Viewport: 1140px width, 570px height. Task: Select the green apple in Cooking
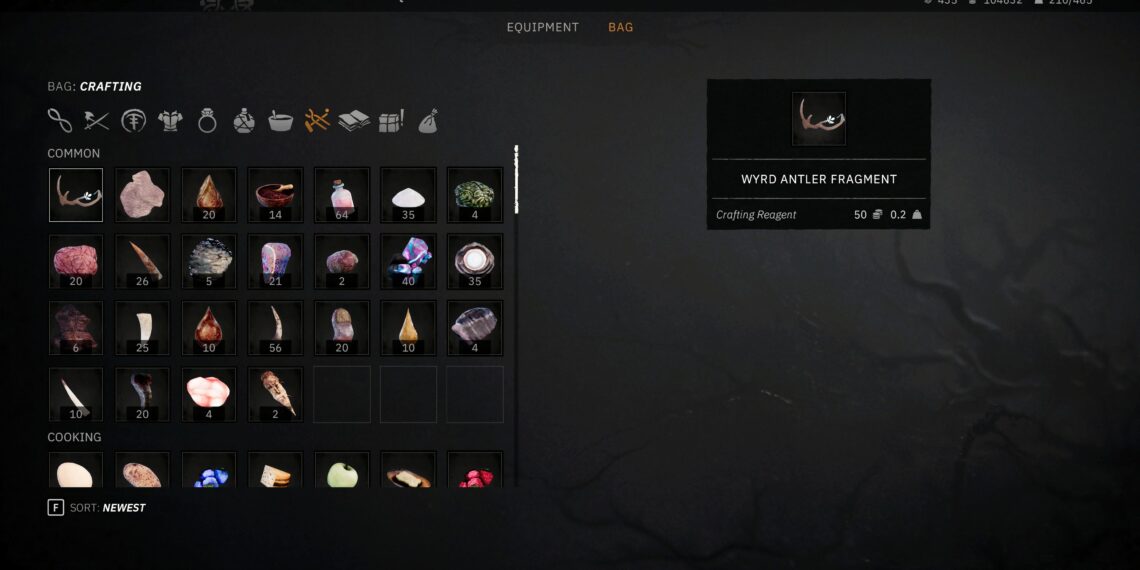coord(341,470)
